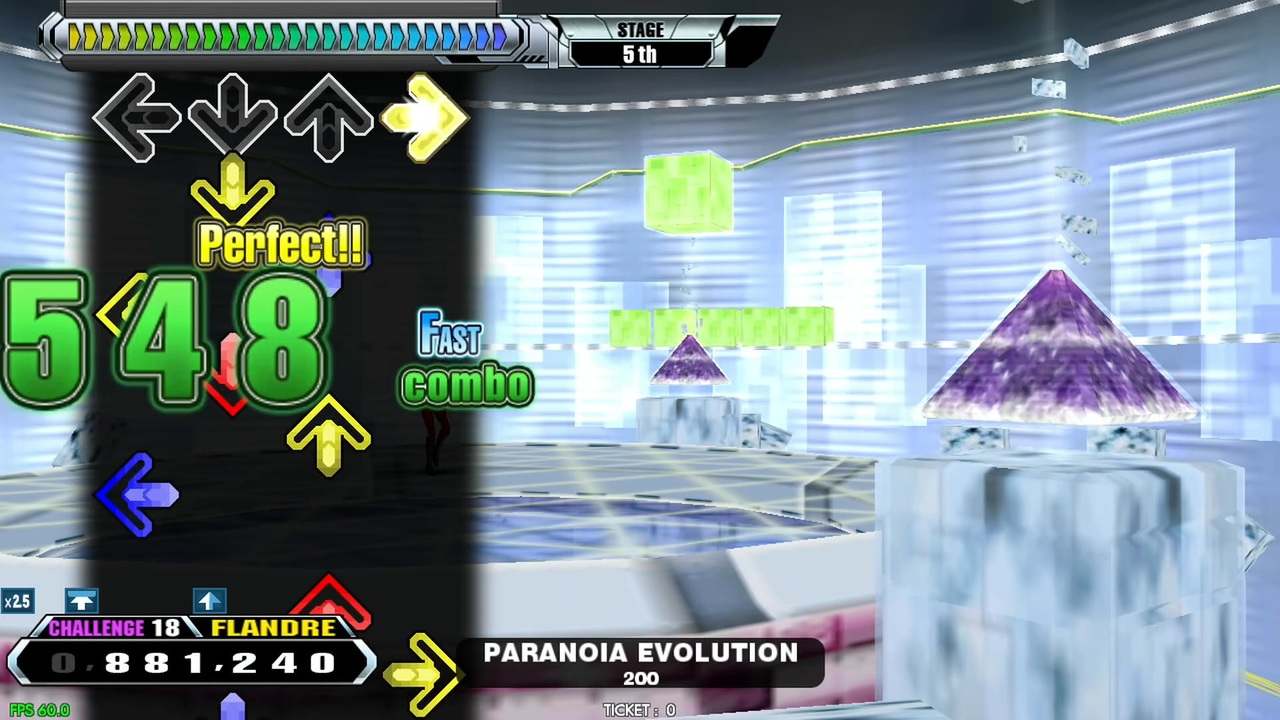
Task: Click the blue up-arrow modifier icon
Action: pos(209,600)
